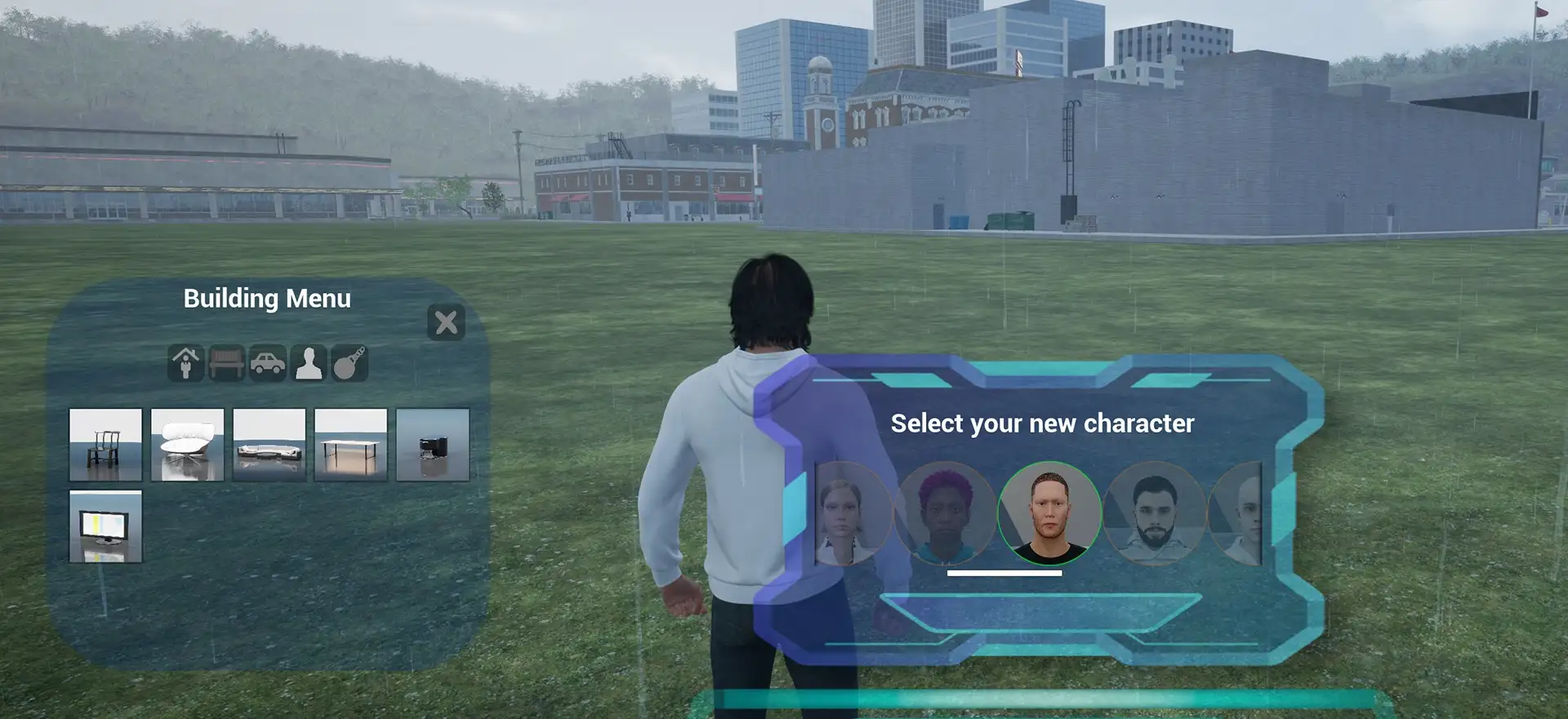Click the white character-list scrollbar
Viewport: 1568px width, 719px height.
tap(1004, 573)
